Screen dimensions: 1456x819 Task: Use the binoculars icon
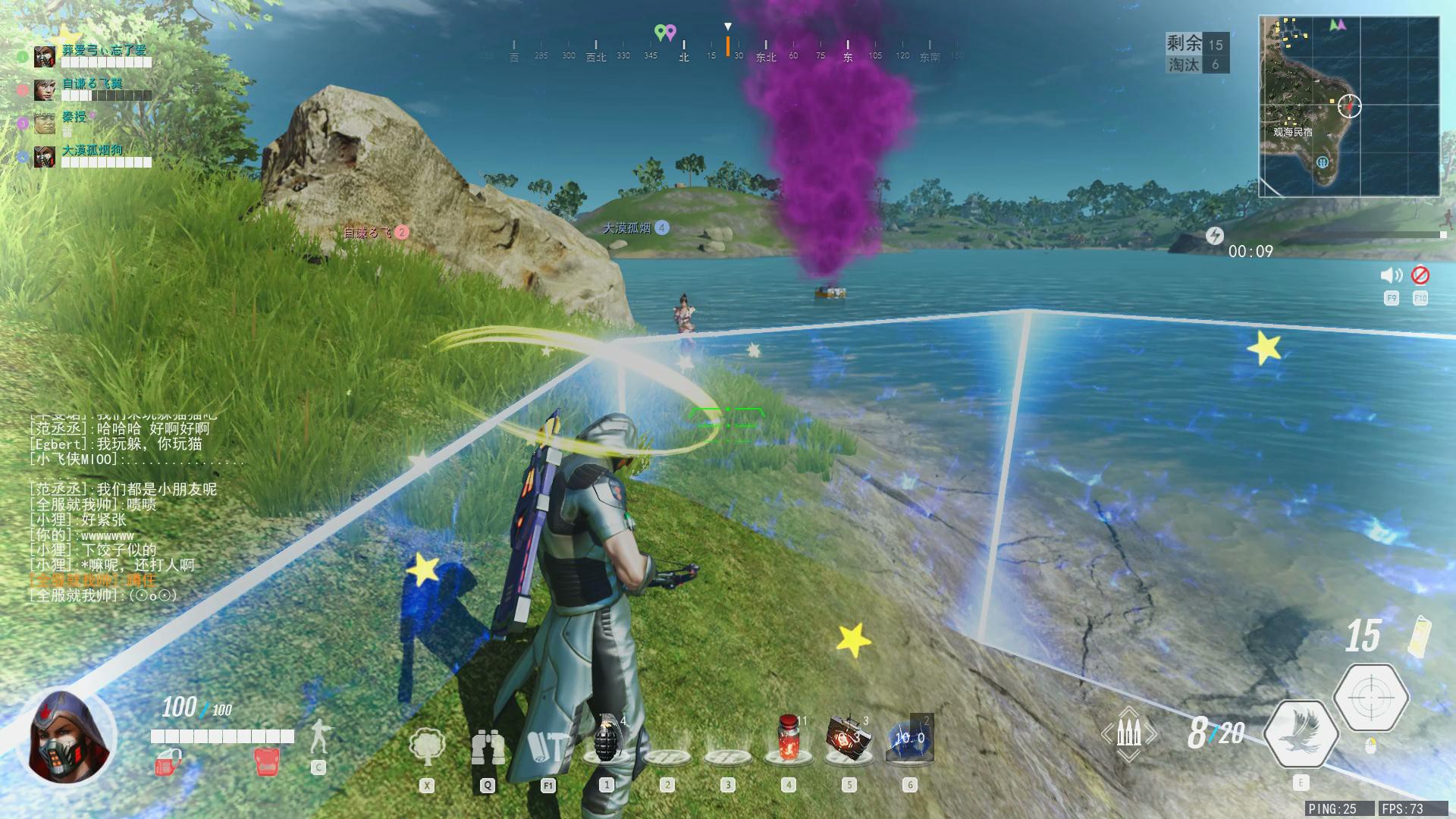488,748
